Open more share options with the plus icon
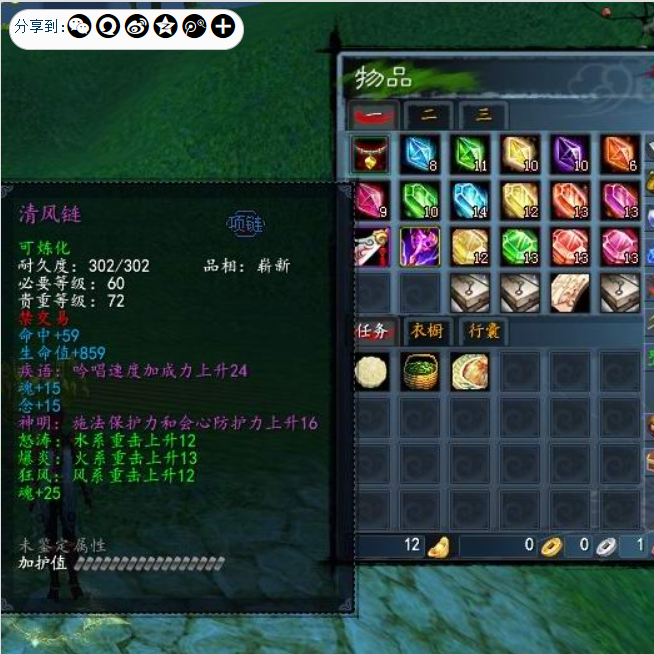 tap(223, 27)
